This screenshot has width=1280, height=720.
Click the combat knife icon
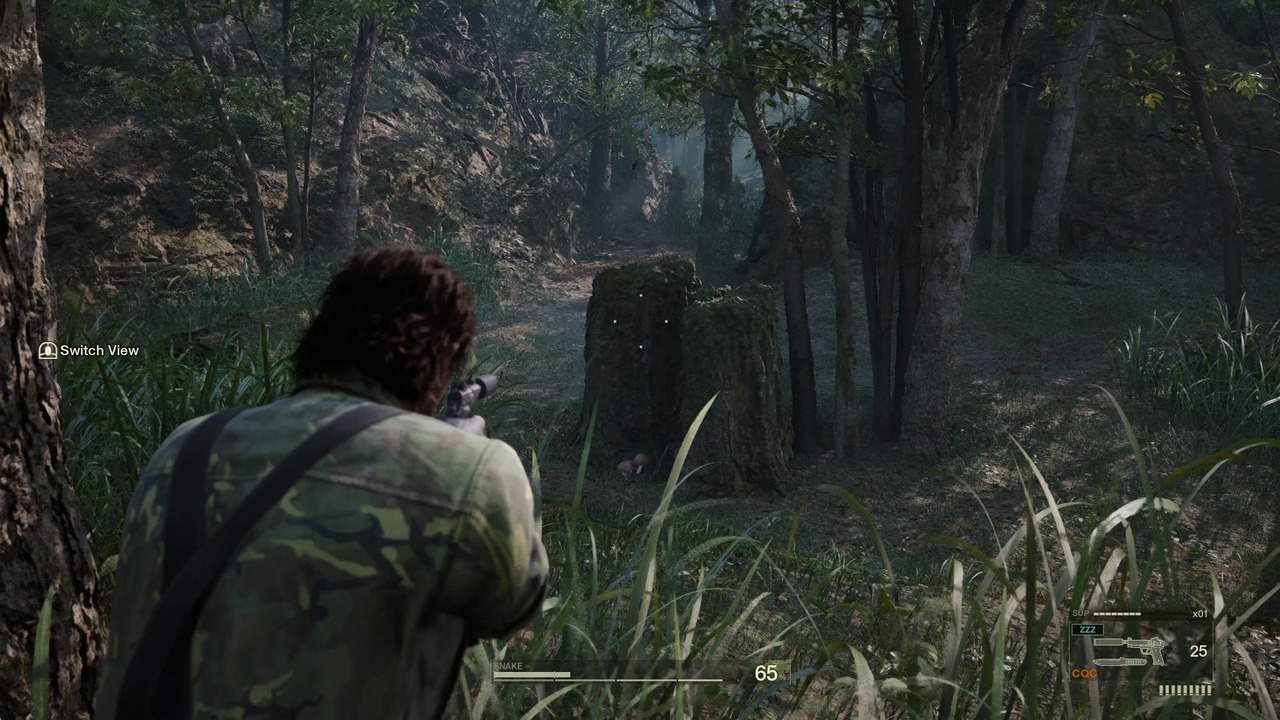pyautogui.click(x=1118, y=661)
